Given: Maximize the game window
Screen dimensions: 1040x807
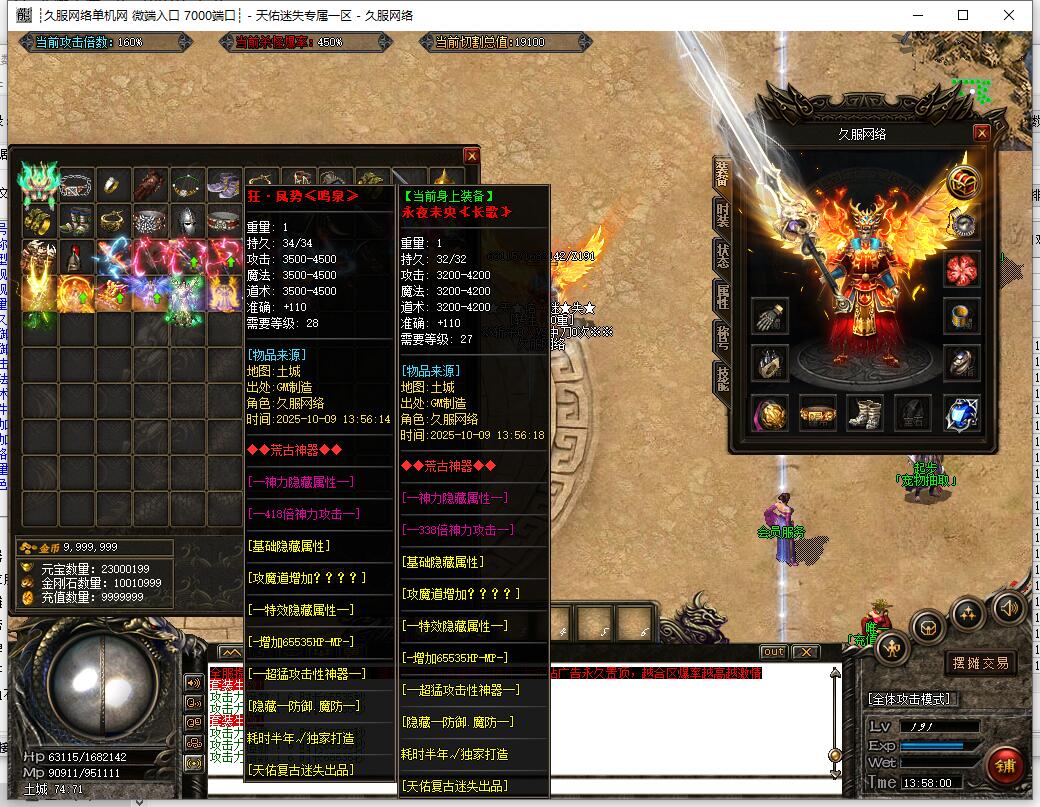Looking at the screenshot, I should 963,15.
